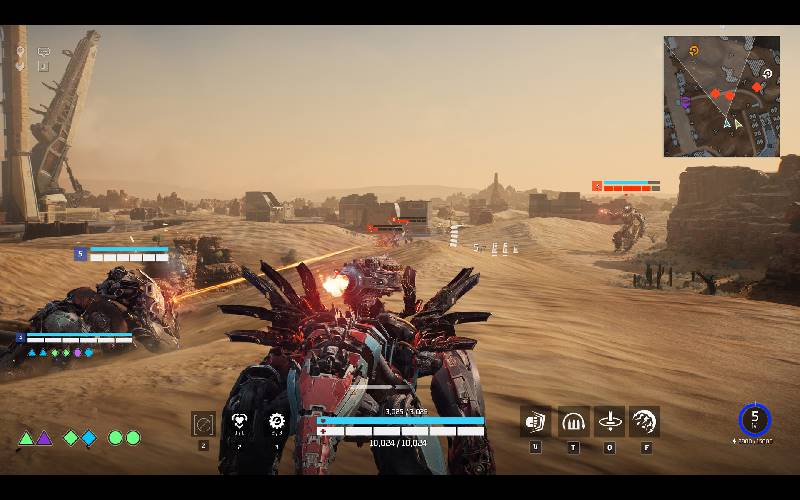
Task: Open the chat speech-bubble icon
Action: point(44,51)
